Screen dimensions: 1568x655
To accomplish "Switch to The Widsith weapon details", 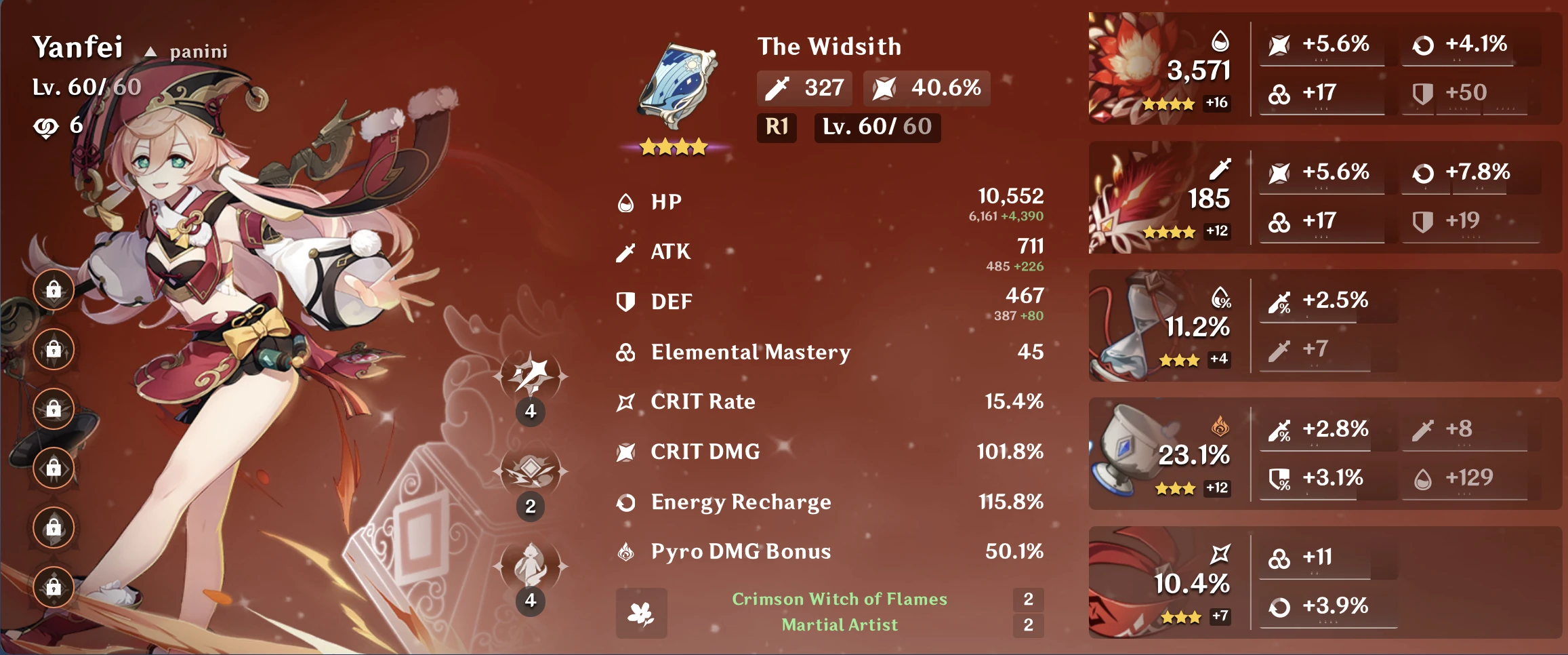I will [x=829, y=46].
